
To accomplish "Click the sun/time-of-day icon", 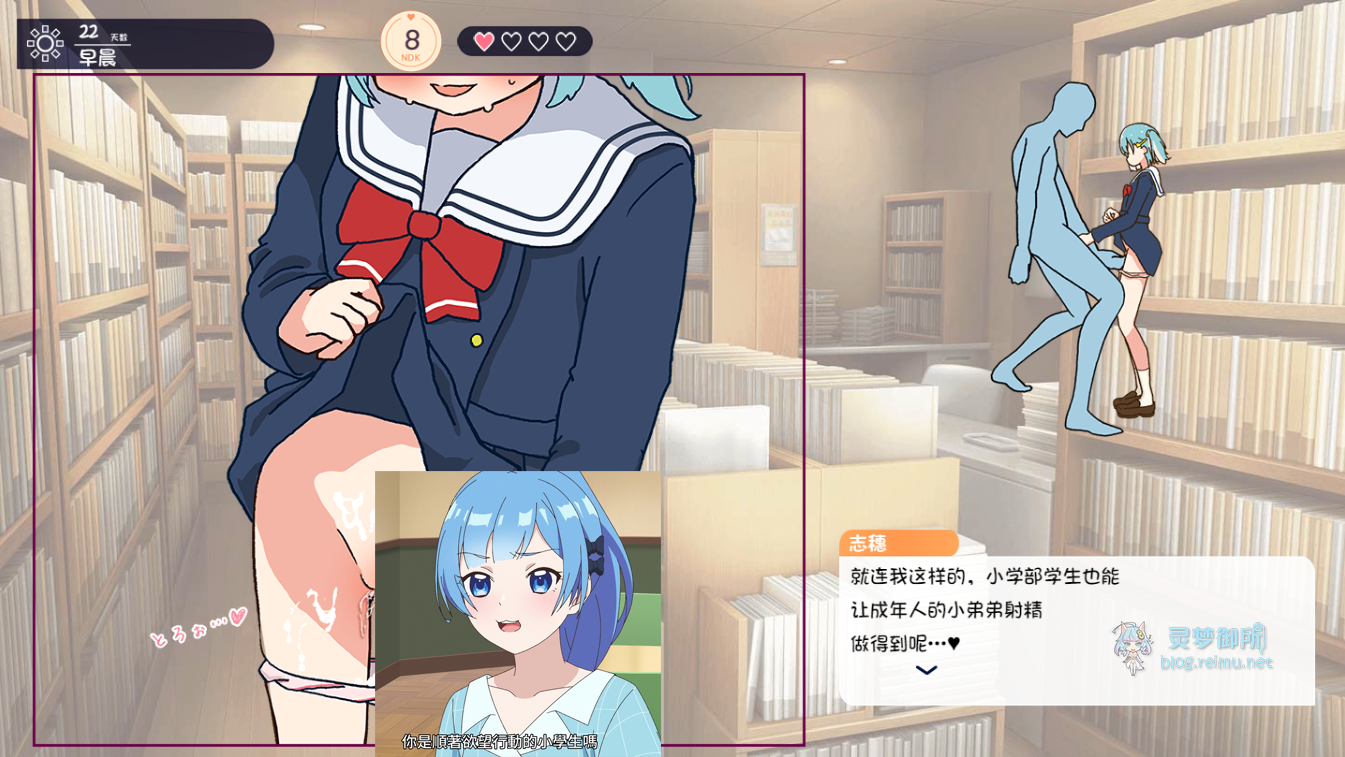I will 44,42.
